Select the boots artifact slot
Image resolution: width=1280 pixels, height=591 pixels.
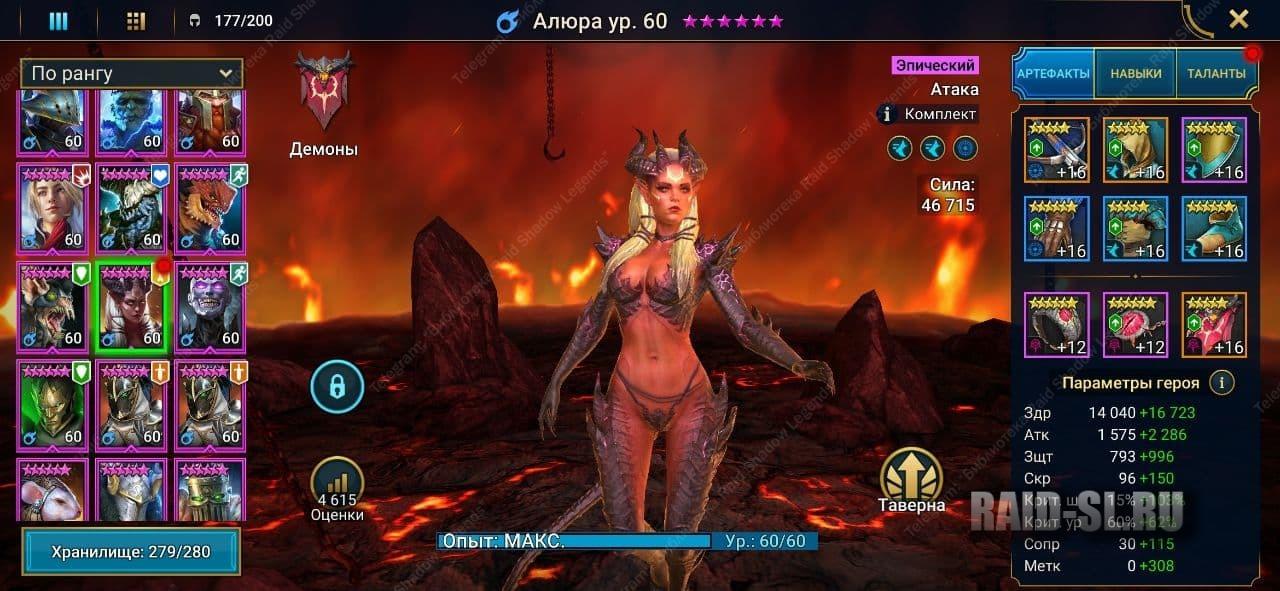(1214, 229)
